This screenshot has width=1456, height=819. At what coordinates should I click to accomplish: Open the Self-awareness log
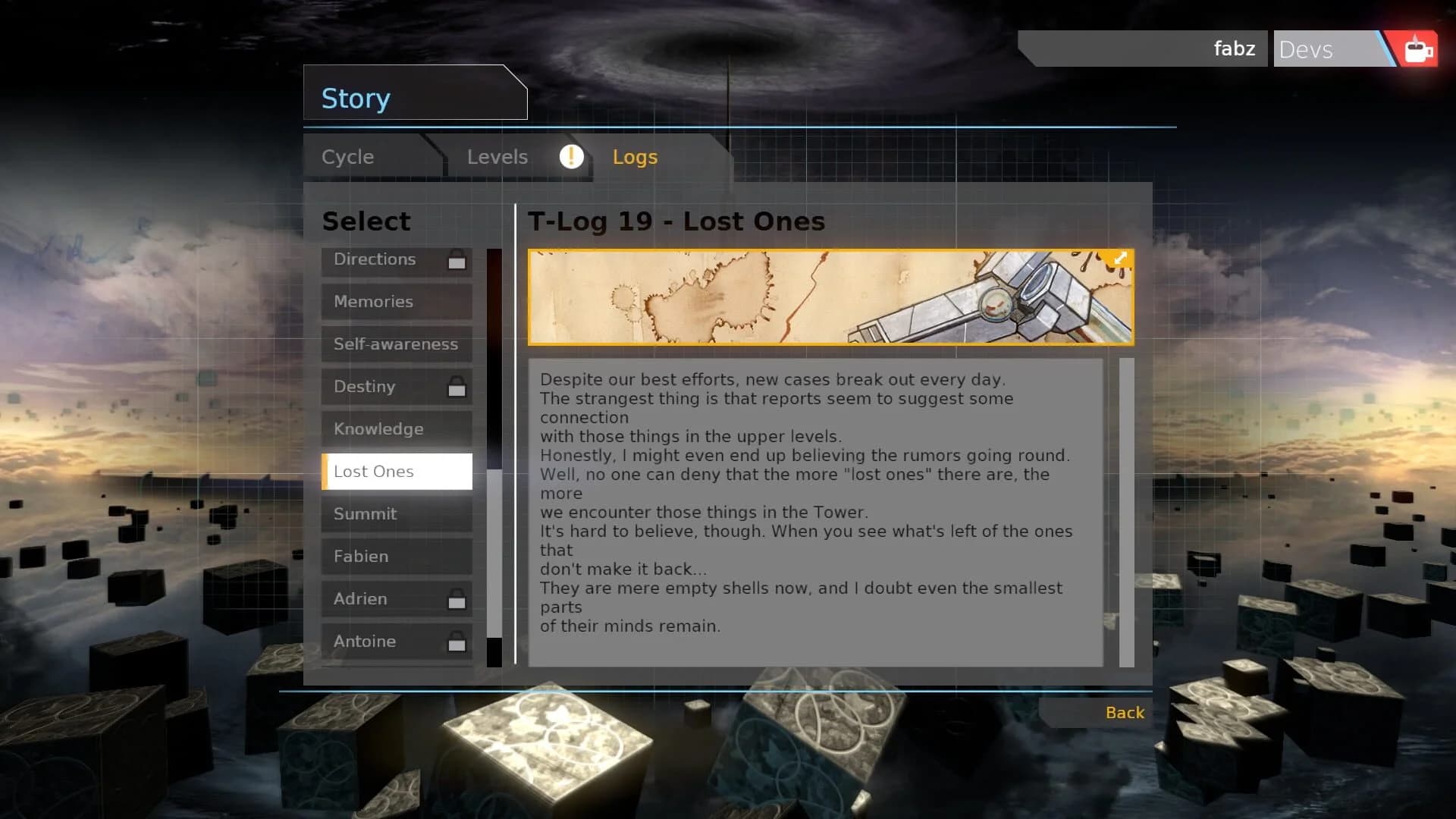tap(395, 344)
